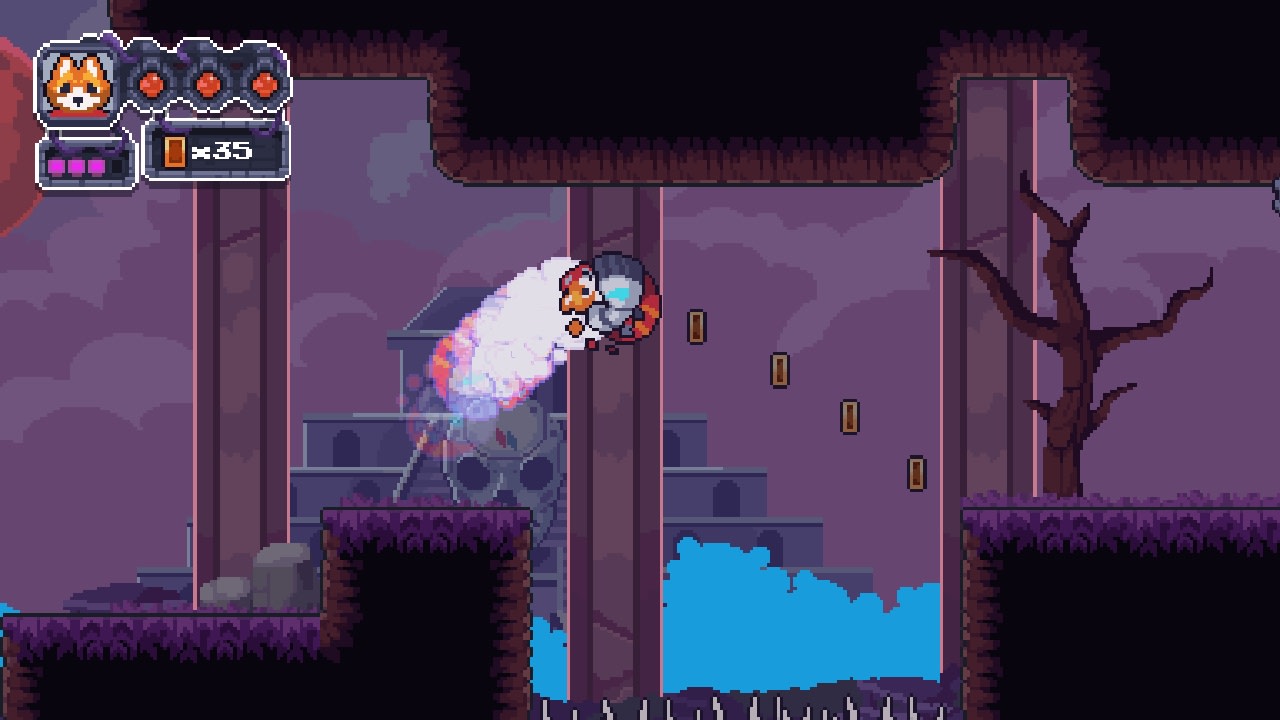This screenshot has height=720, width=1280.
Task: Click the fox character portrait icon
Action: [x=78, y=82]
